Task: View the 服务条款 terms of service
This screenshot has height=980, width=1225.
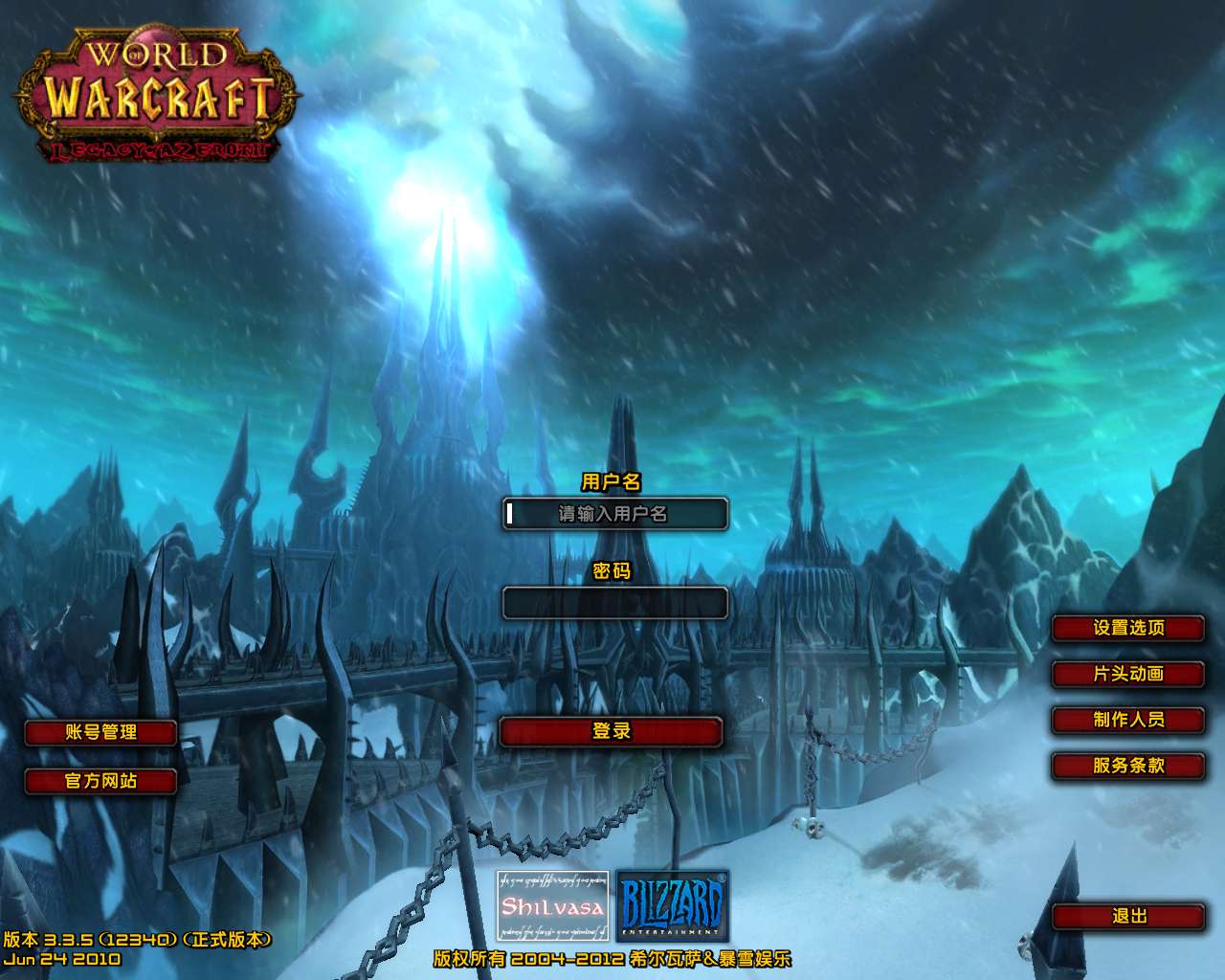Action: point(1128,767)
